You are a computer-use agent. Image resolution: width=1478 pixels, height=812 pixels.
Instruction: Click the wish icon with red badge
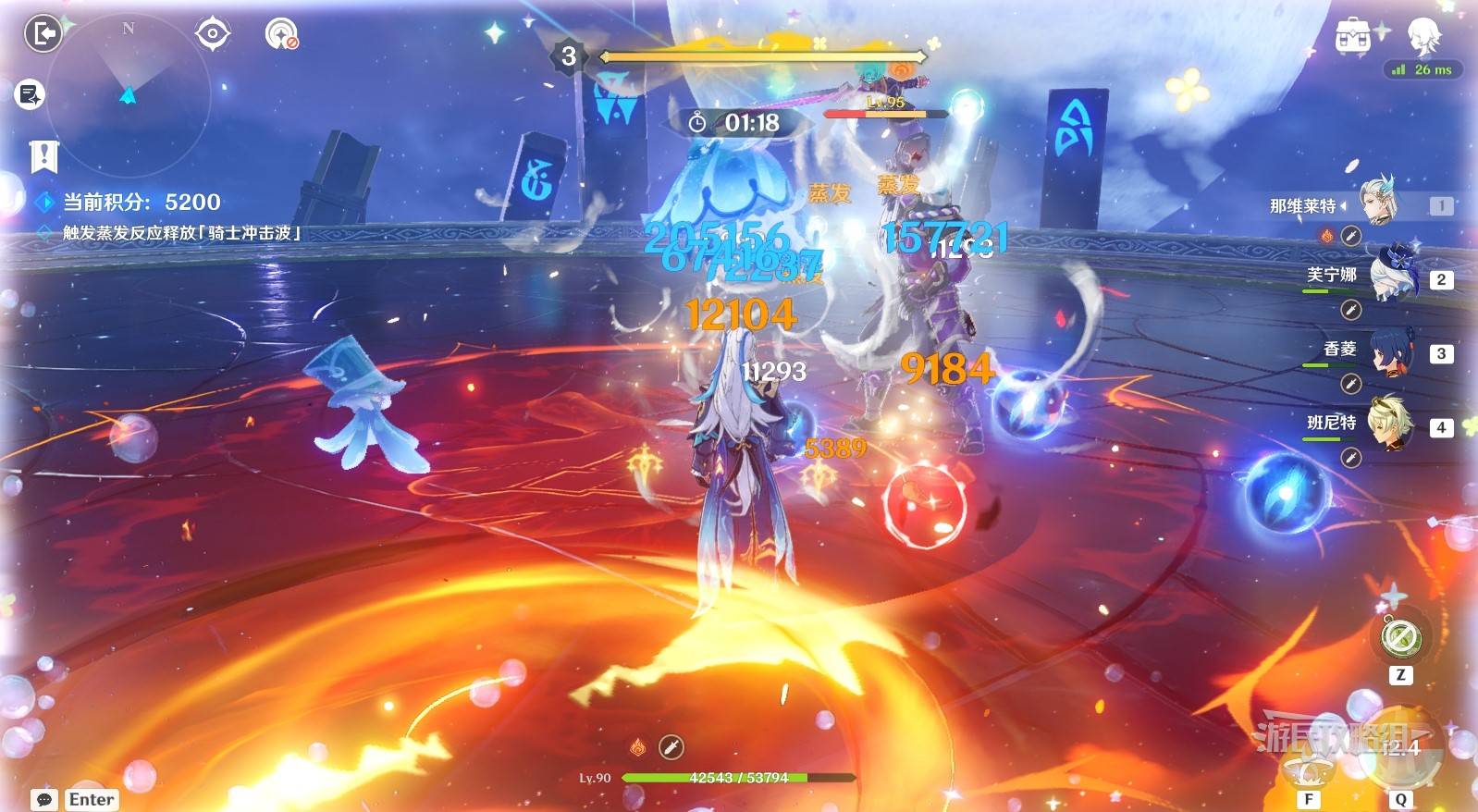281,34
